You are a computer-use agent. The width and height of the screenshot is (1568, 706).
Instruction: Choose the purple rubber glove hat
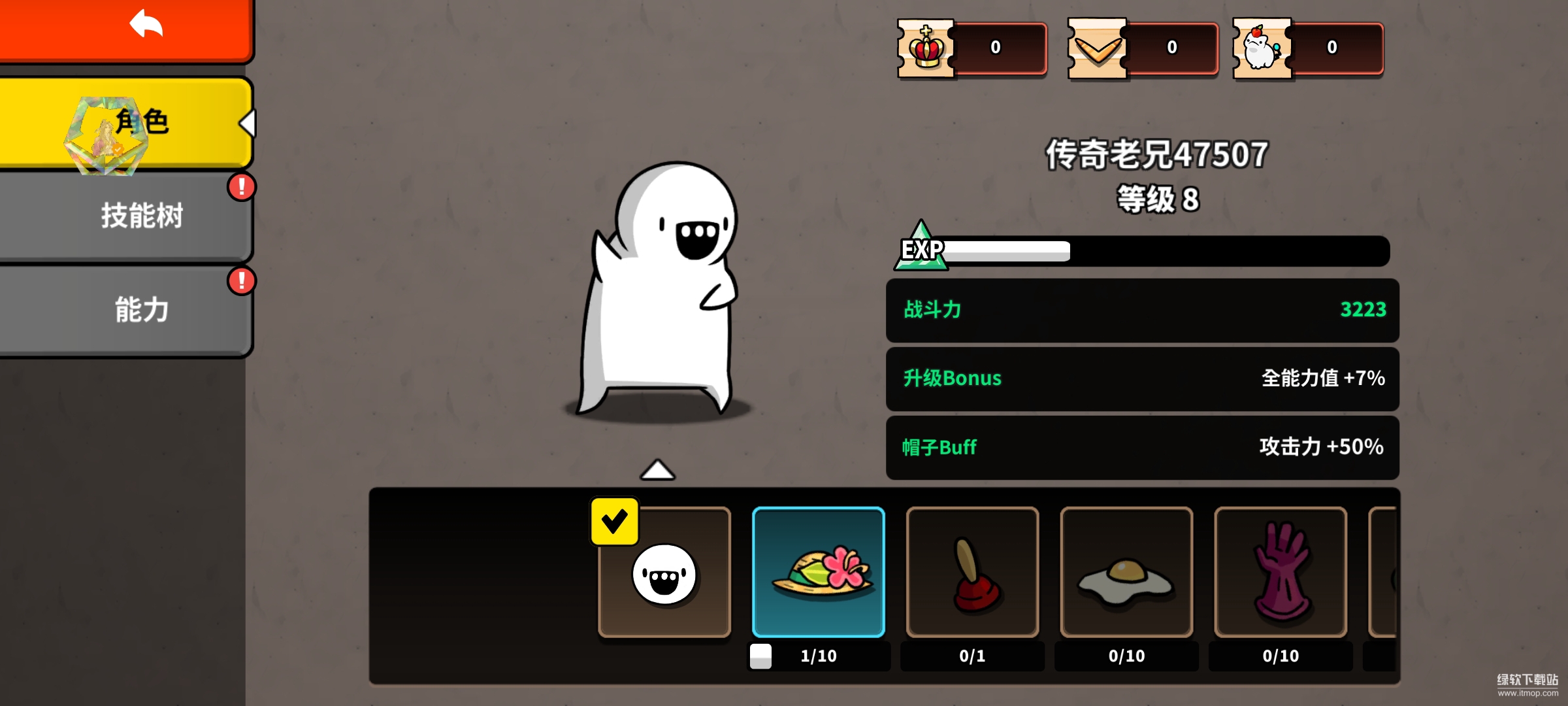[x=1281, y=573]
